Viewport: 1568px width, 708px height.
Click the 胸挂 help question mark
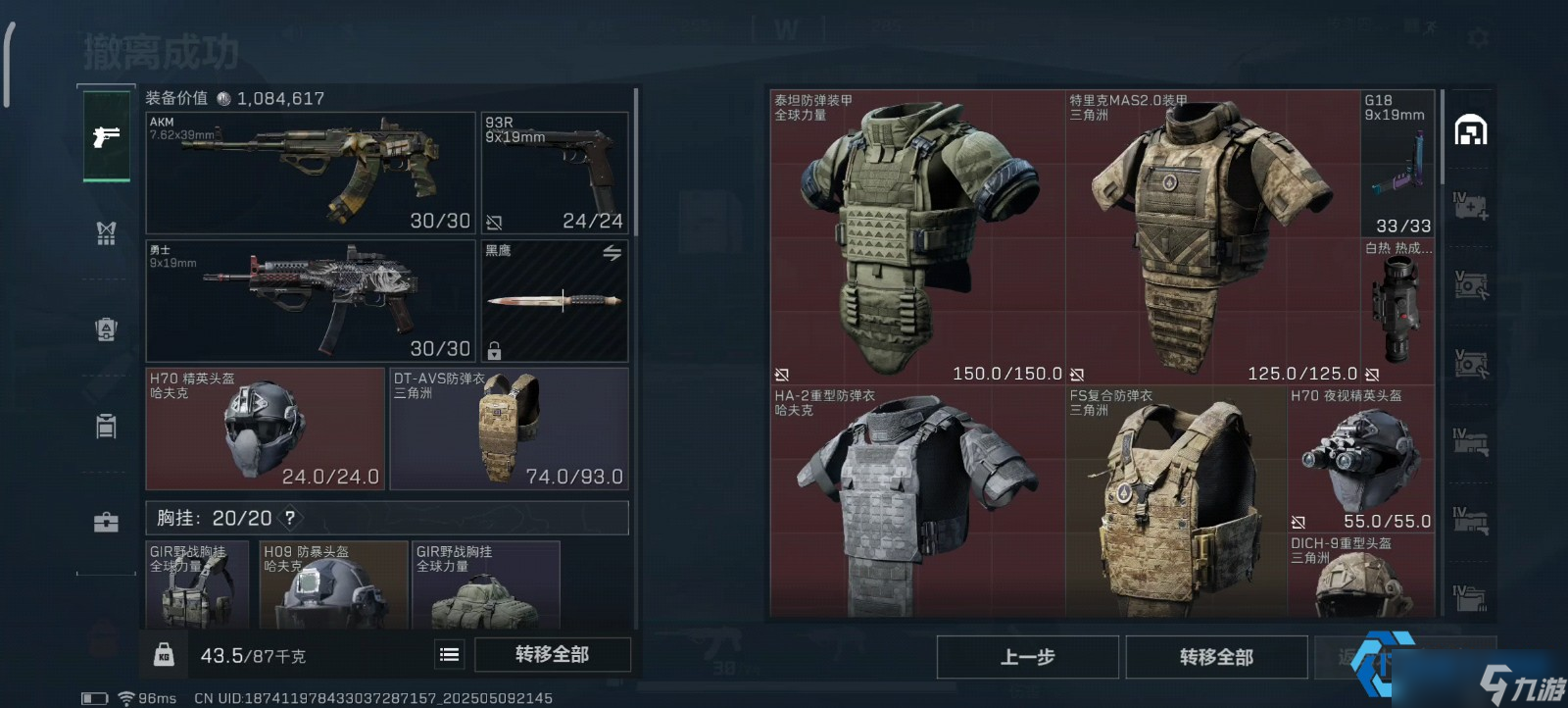290,518
